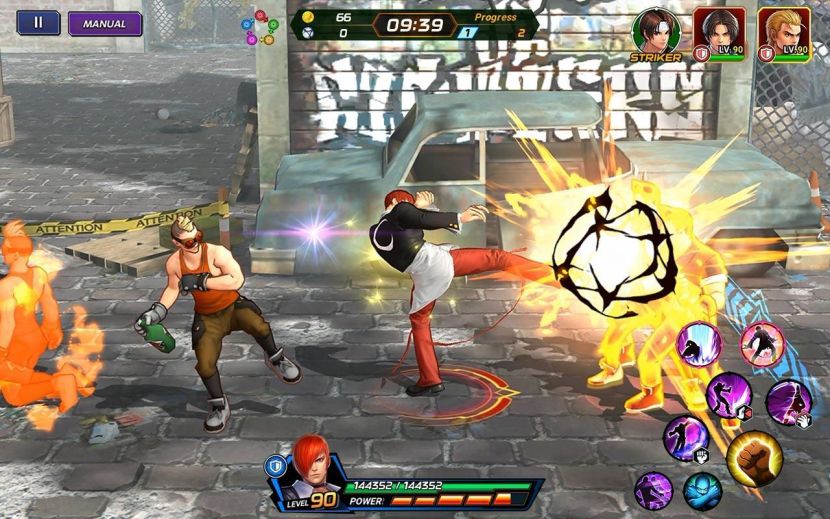The width and height of the screenshot is (830, 519).
Task: Trigger the skill with red arrow badge
Action: click(x=729, y=395)
